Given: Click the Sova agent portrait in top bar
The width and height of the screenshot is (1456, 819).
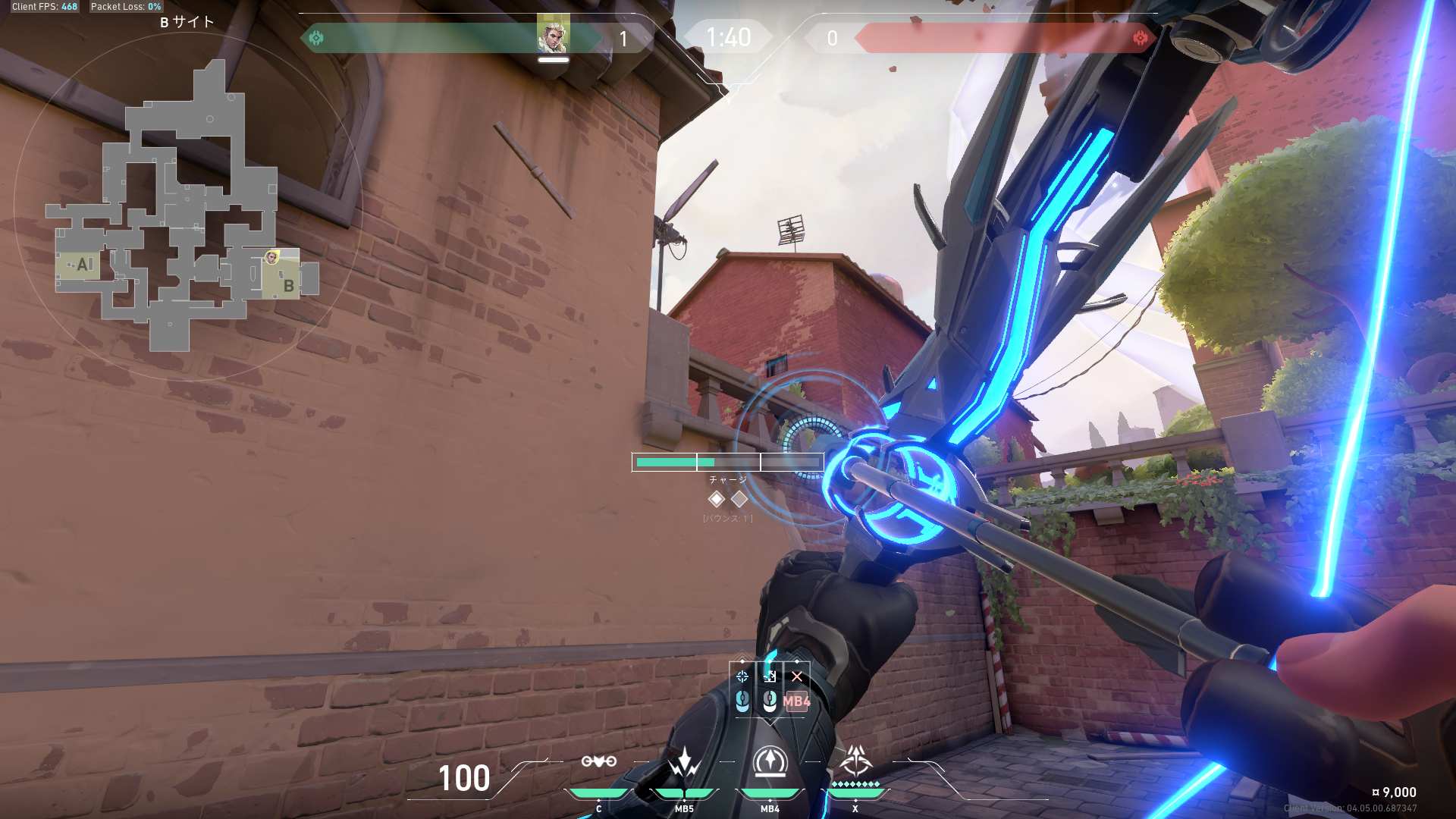Looking at the screenshot, I should [x=553, y=36].
